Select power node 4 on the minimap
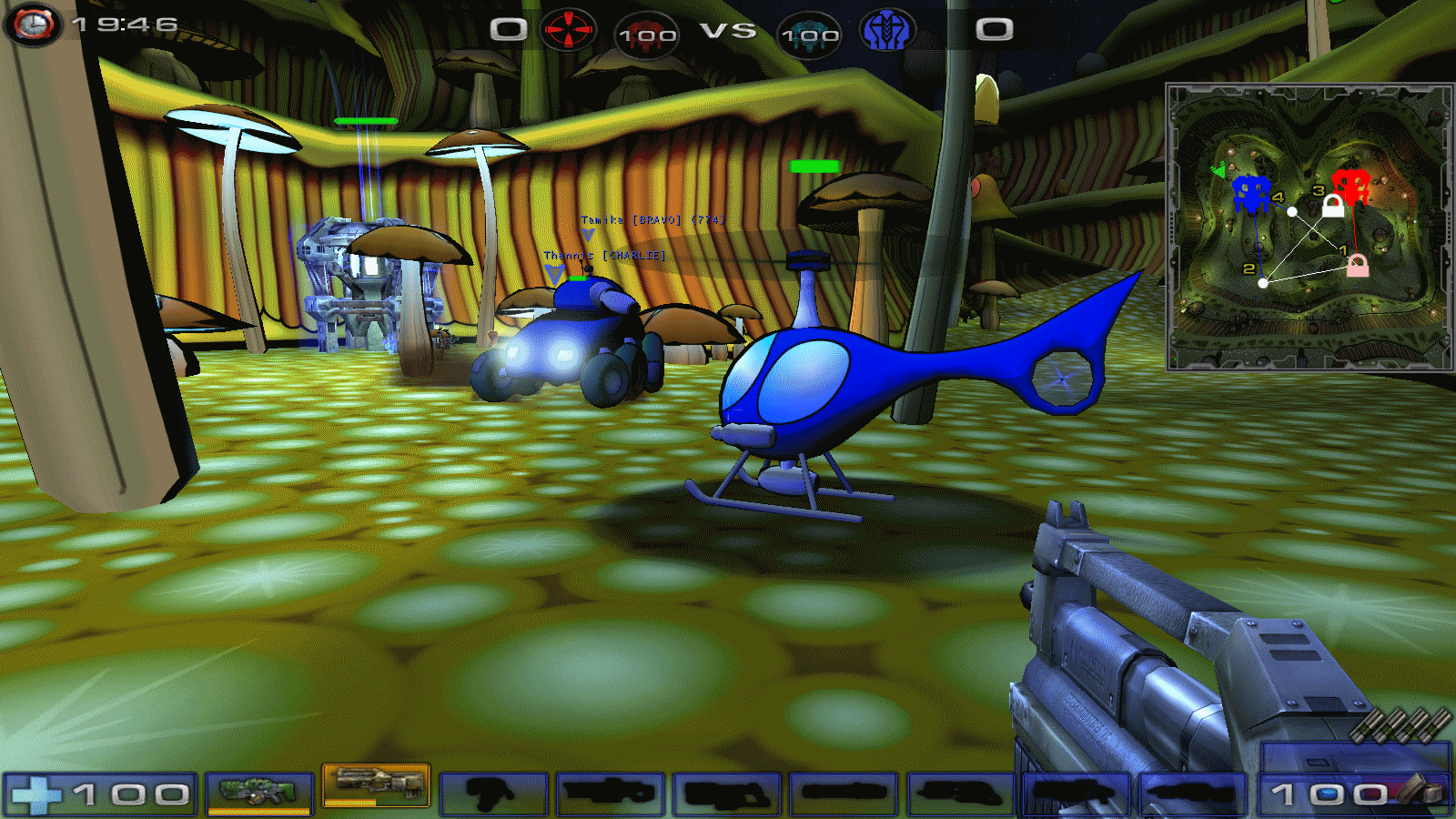The image size is (1456, 819). pyautogui.click(x=1292, y=211)
